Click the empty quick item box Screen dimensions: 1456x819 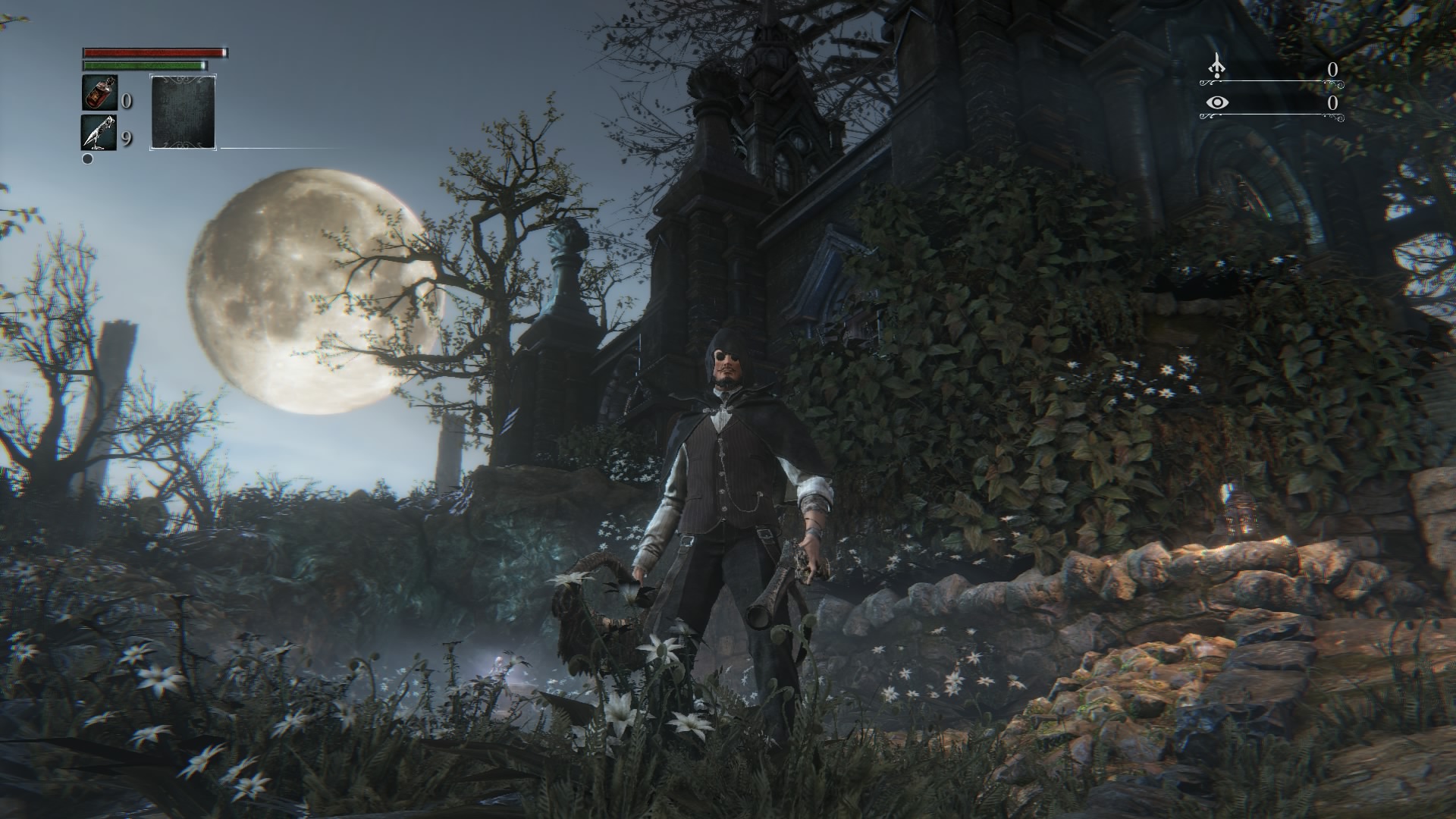point(184,111)
